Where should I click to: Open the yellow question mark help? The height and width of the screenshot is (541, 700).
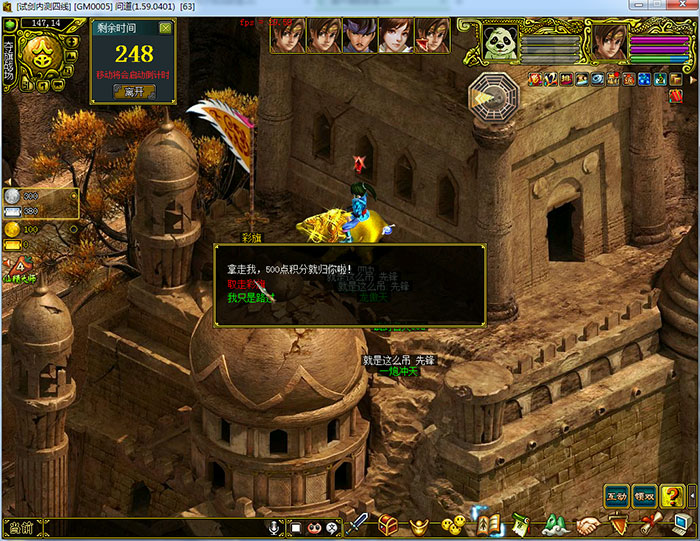(673, 495)
